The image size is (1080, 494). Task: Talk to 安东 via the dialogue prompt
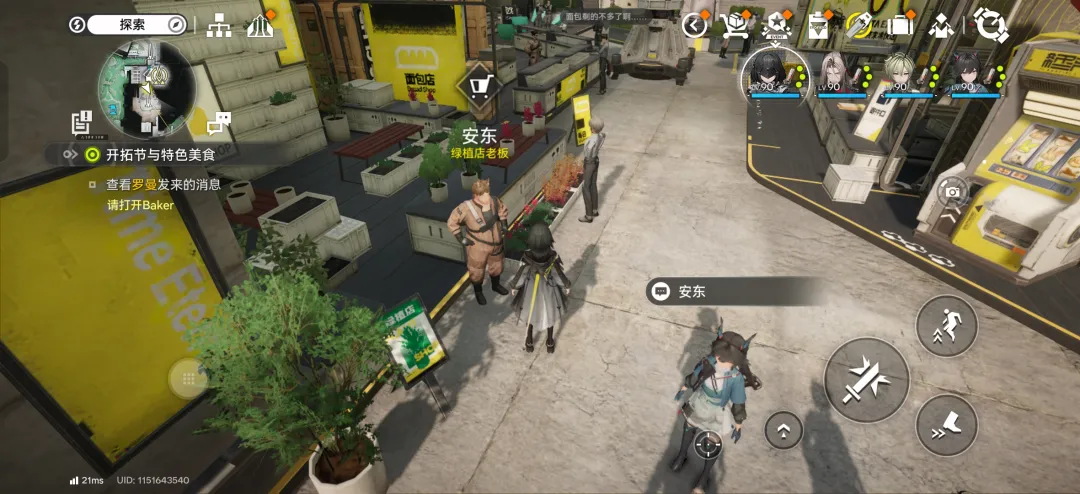[735, 292]
